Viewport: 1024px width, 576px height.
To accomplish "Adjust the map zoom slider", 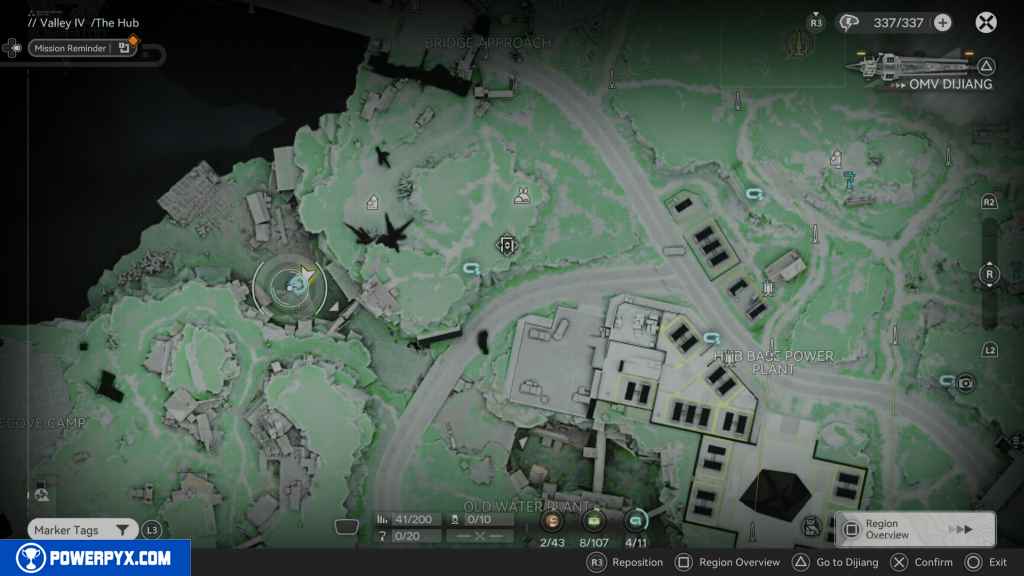I will 990,275.
